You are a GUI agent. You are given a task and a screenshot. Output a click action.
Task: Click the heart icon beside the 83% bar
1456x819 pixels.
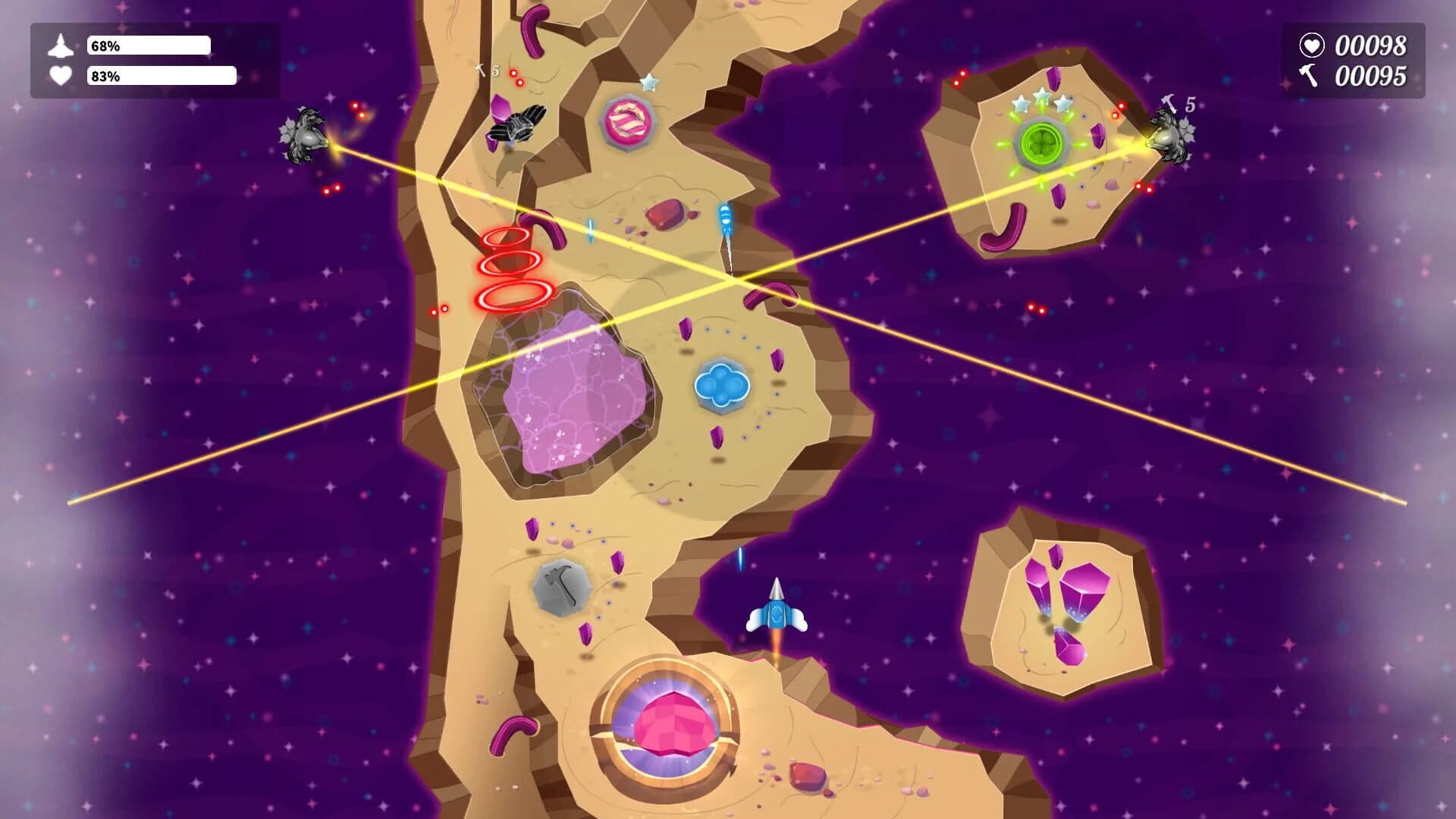[62, 76]
